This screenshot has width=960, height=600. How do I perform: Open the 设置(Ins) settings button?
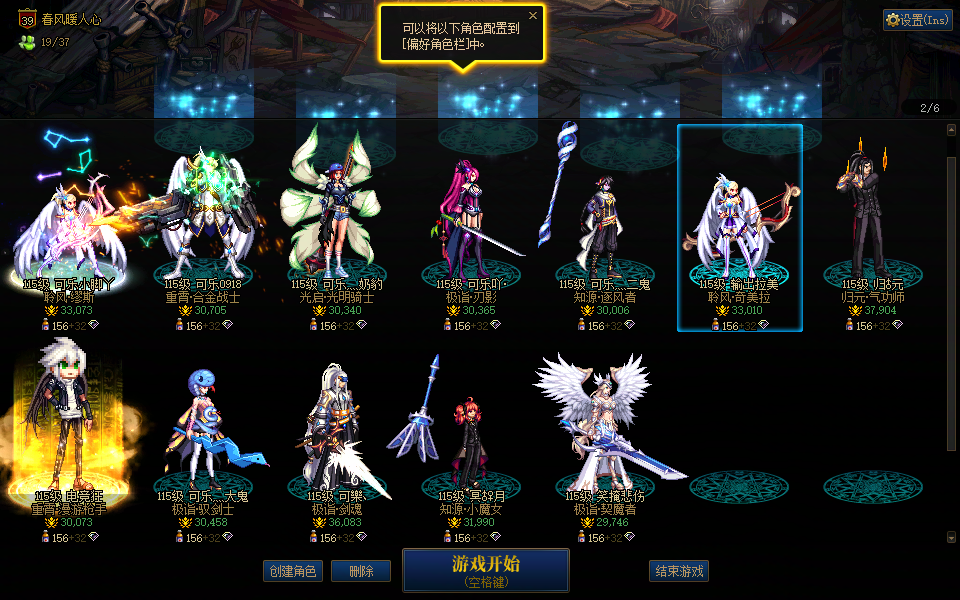[917, 20]
